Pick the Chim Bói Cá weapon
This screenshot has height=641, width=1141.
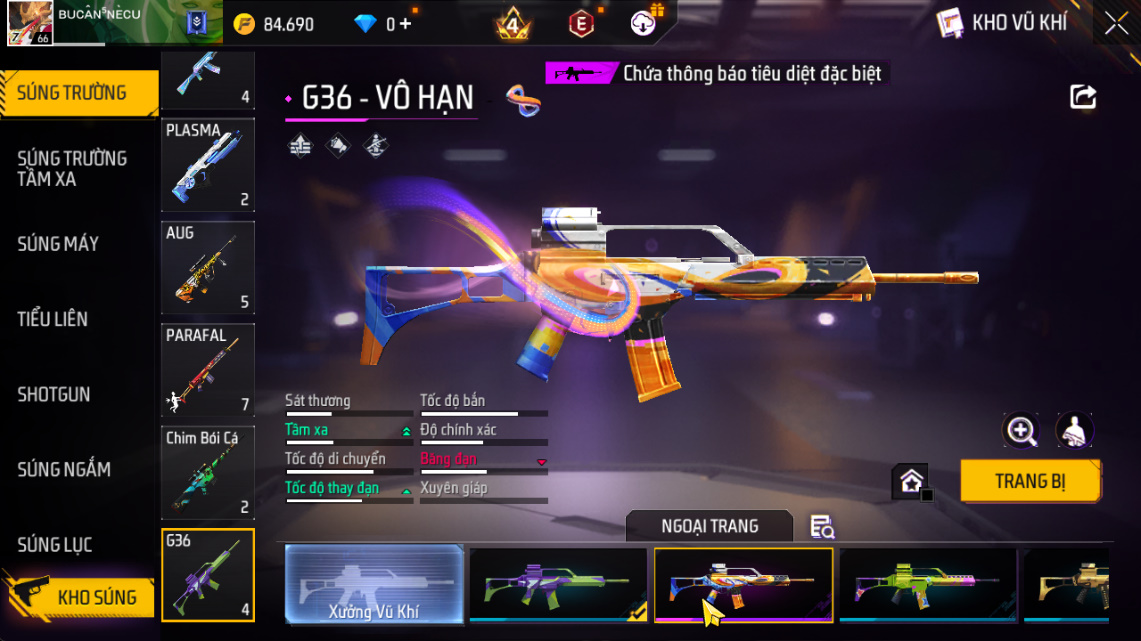(x=208, y=471)
